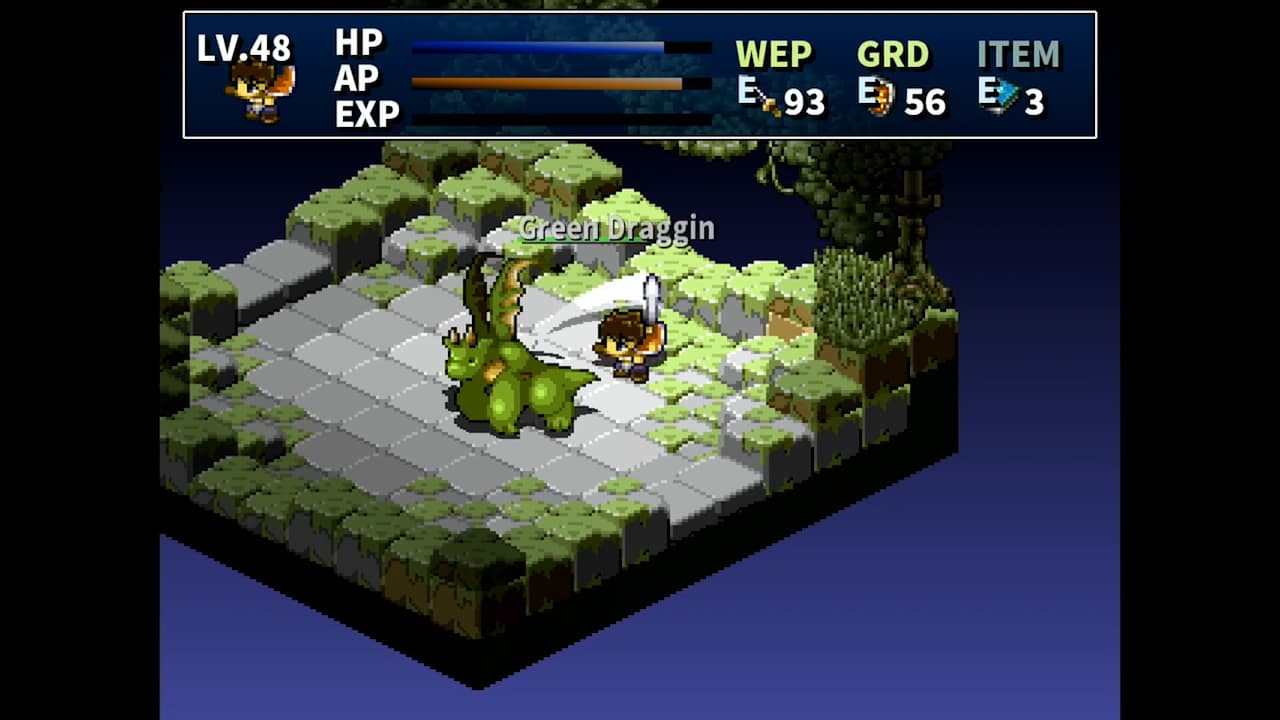Click the Green Draggin name label

click(x=616, y=229)
